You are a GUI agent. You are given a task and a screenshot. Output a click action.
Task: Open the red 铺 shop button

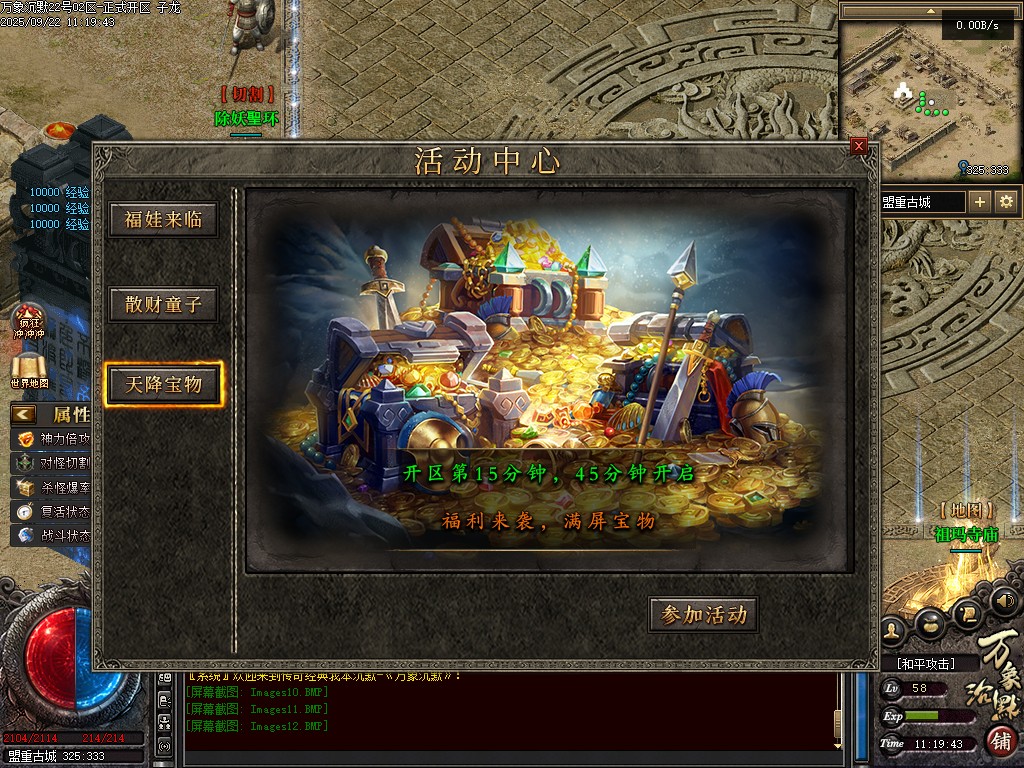[1001, 742]
